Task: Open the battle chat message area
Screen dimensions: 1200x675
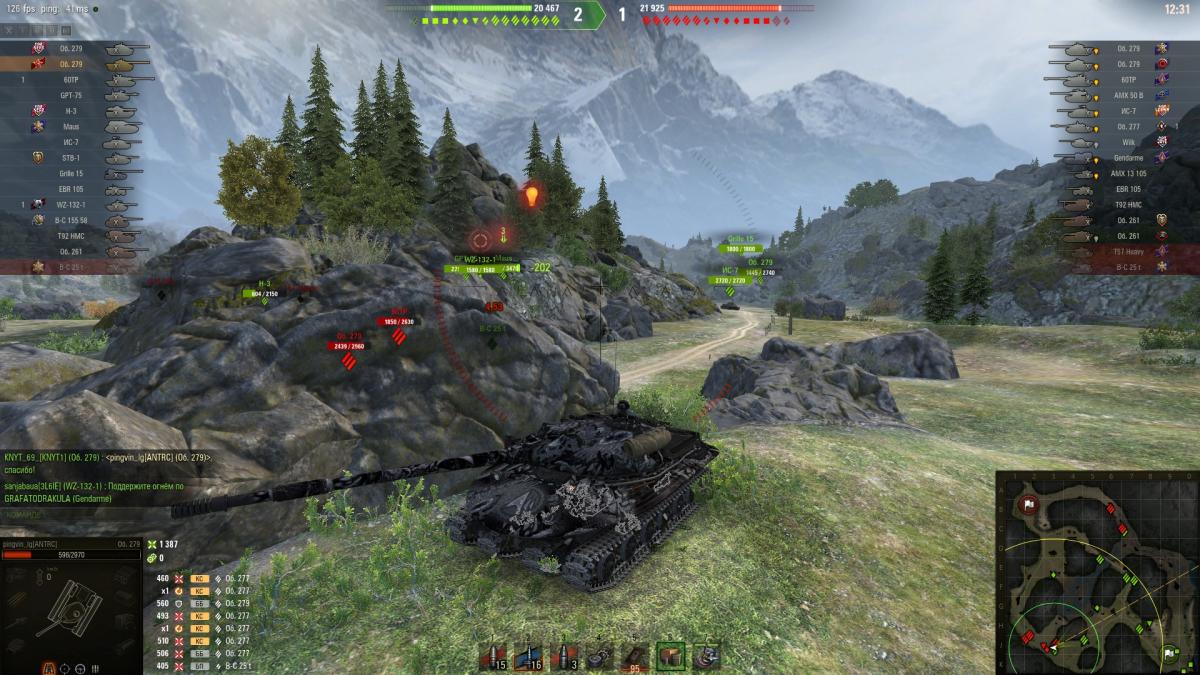Action: [x=110, y=478]
